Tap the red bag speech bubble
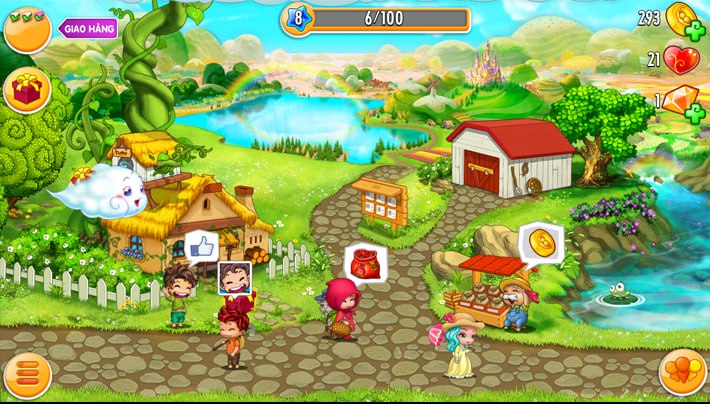Viewport: 710px width, 404px height. tap(365, 262)
